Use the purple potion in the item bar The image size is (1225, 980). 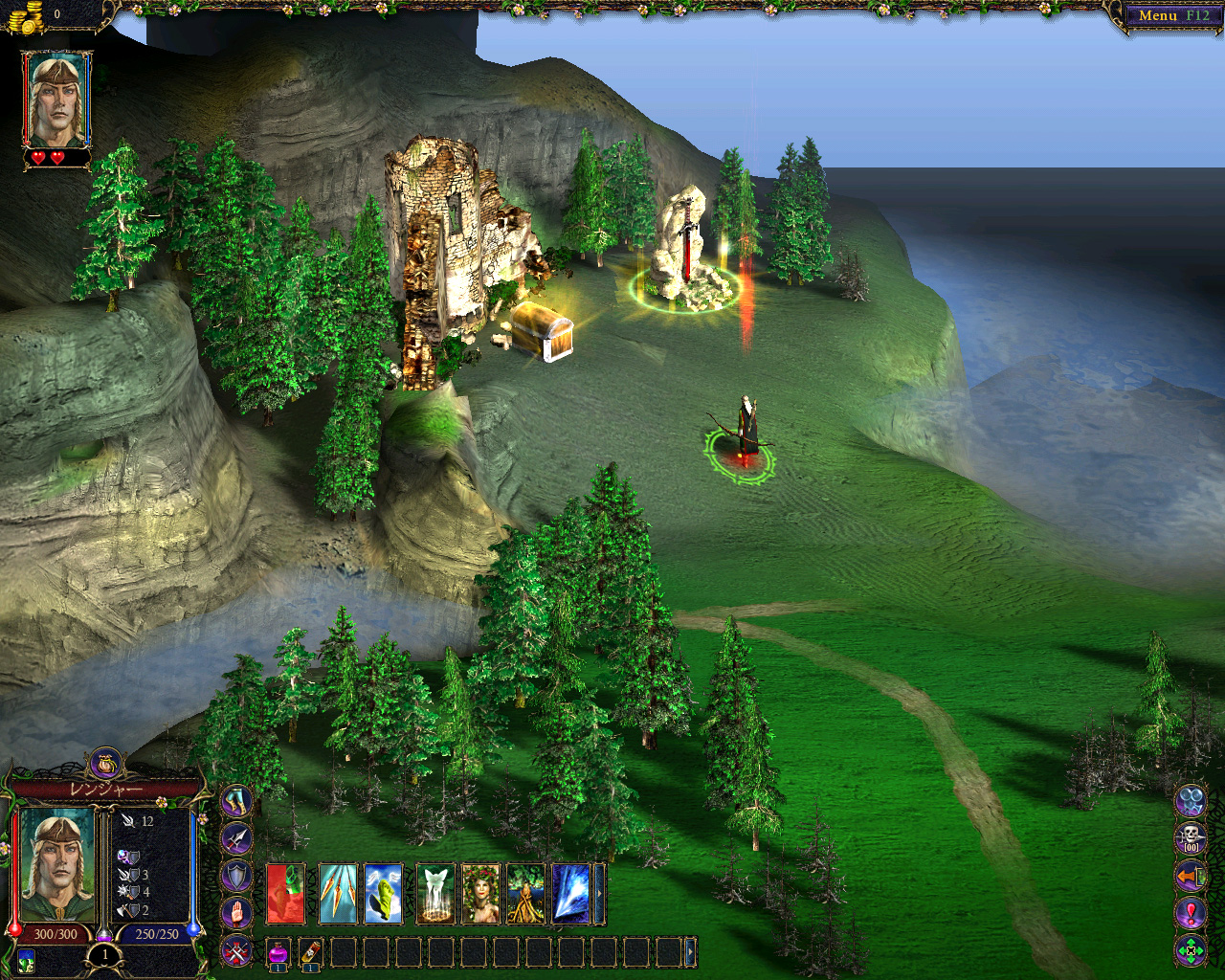(278, 952)
